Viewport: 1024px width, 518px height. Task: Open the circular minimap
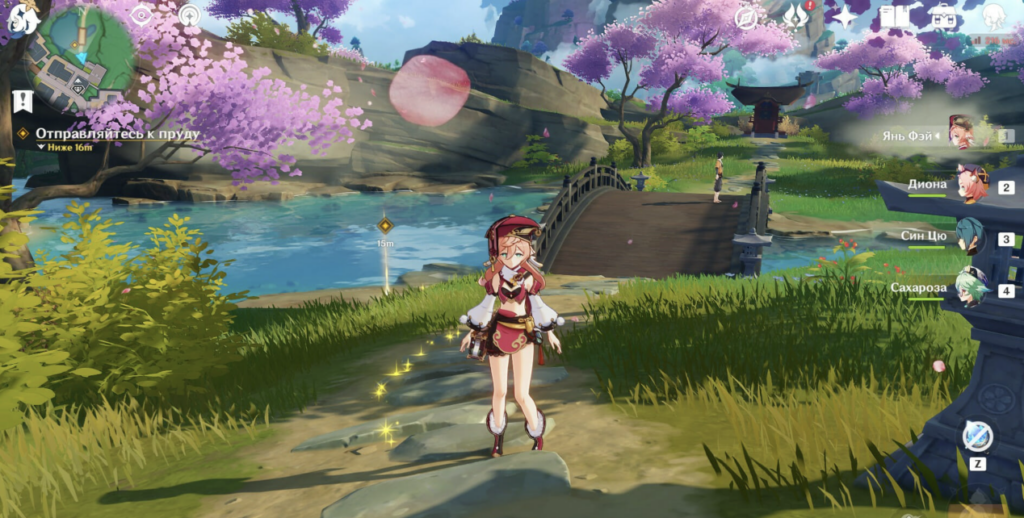coord(80,60)
